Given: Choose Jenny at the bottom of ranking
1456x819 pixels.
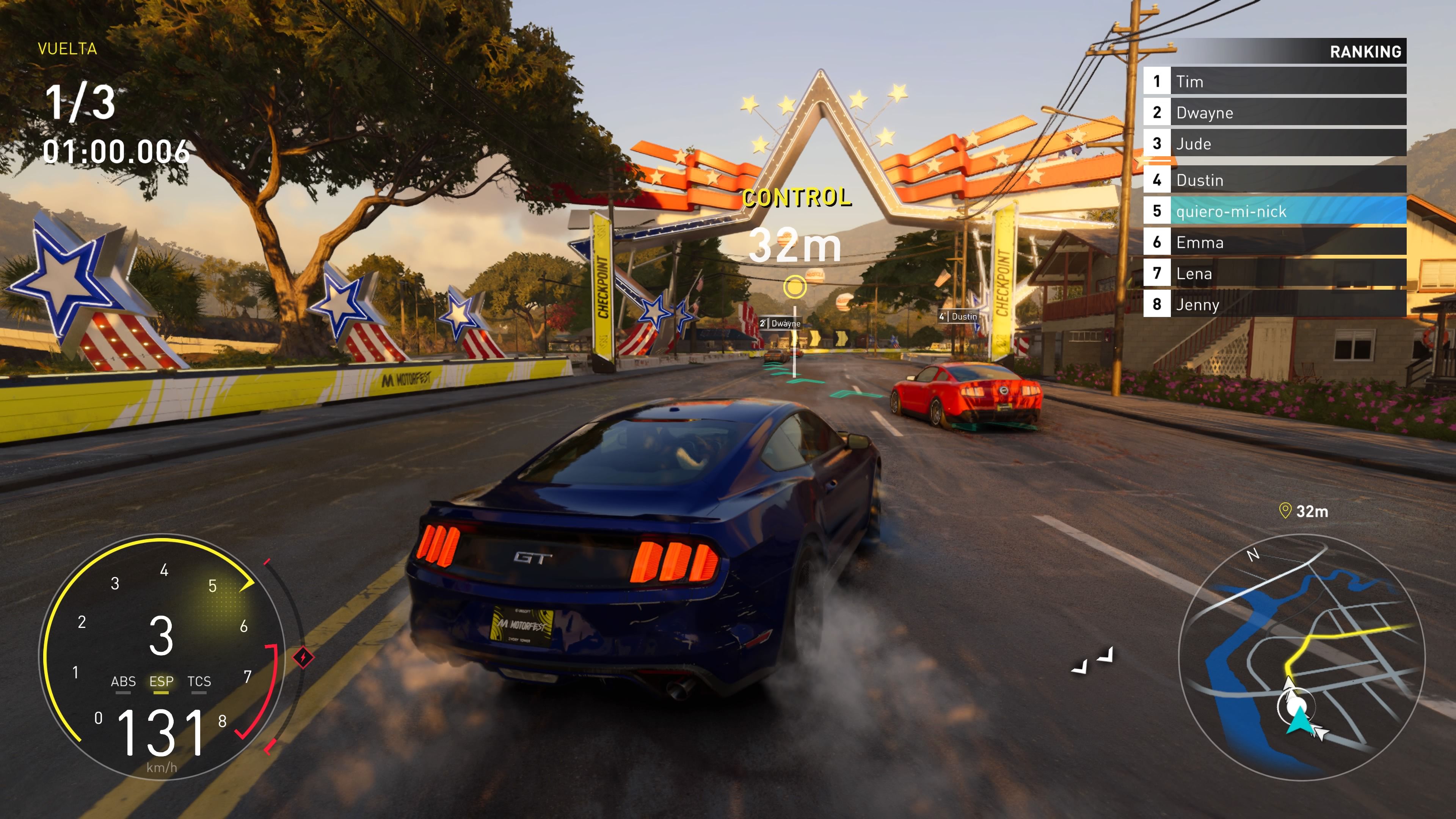Looking at the screenshot, I should tap(1274, 304).
